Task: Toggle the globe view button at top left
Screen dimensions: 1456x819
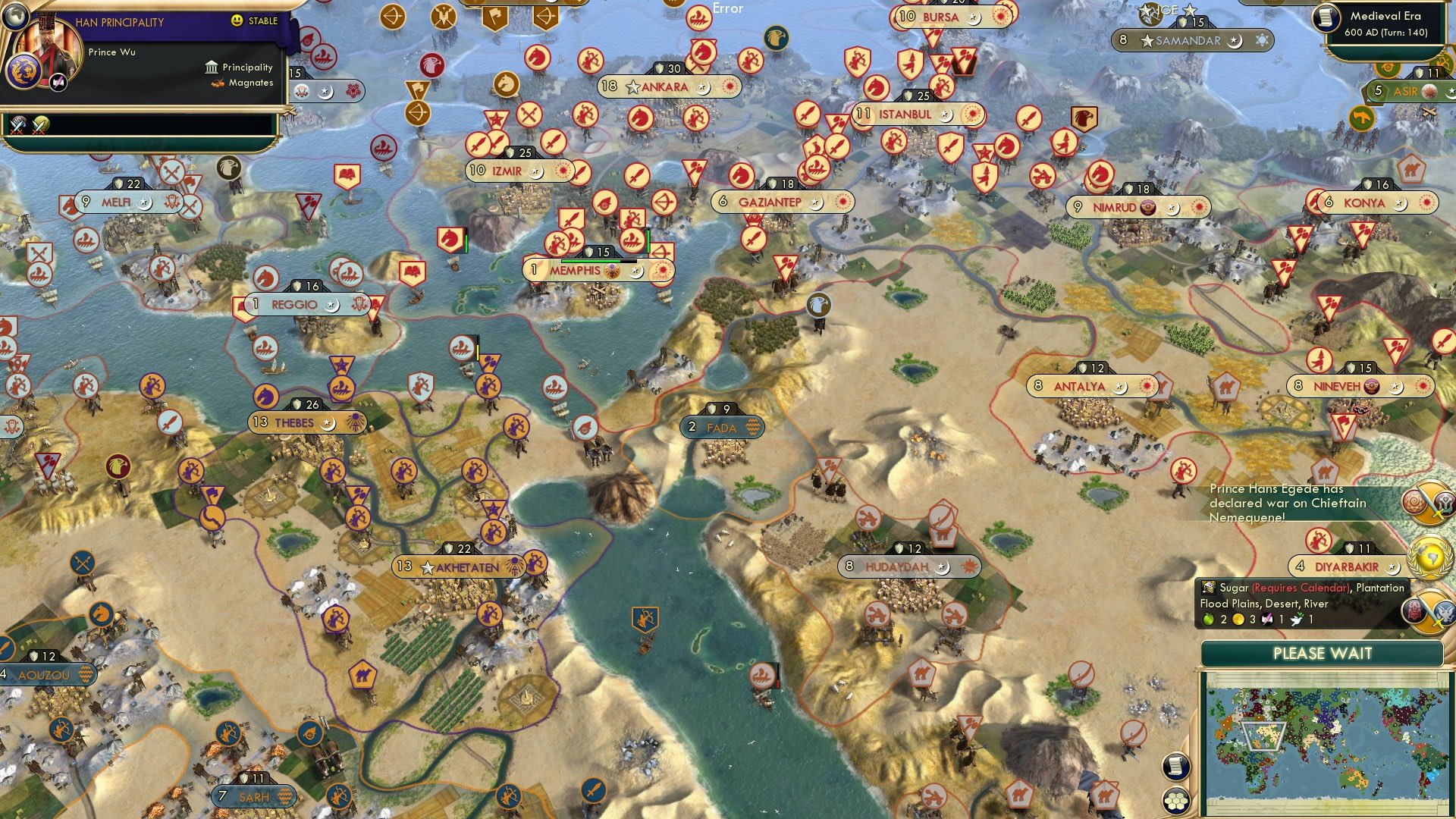Action: [x=16, y=17]
